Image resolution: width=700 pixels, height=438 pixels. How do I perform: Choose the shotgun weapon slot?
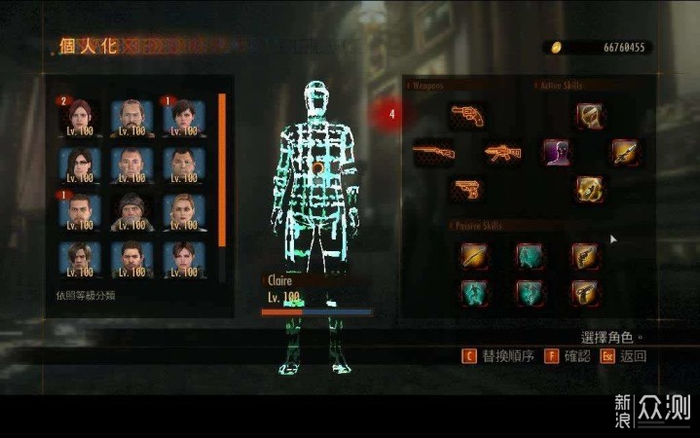coord(433,152)
